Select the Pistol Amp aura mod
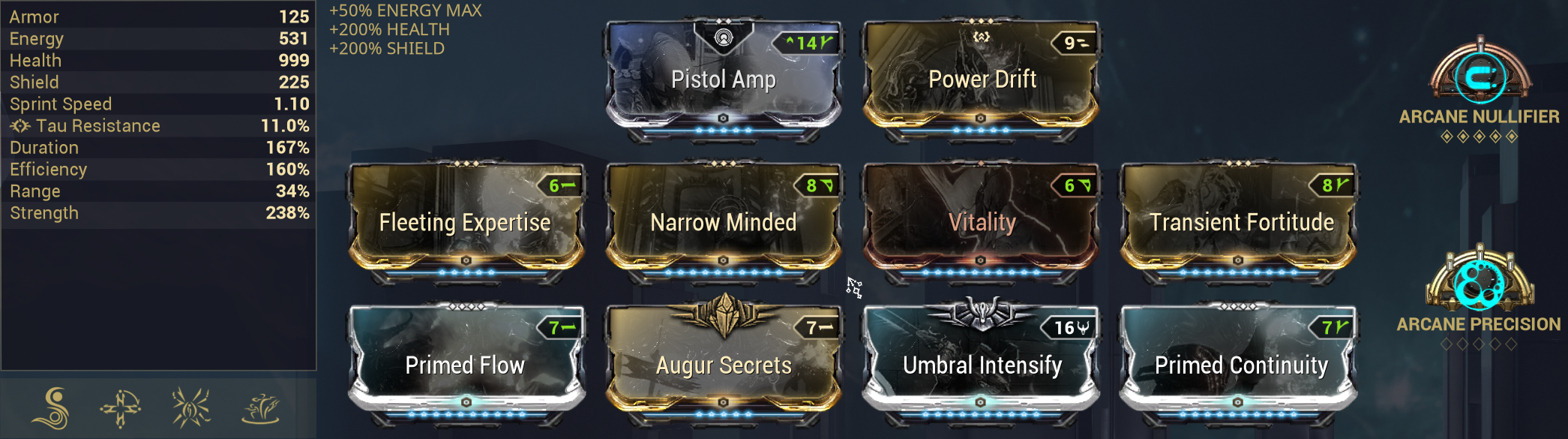 (723, 80)
